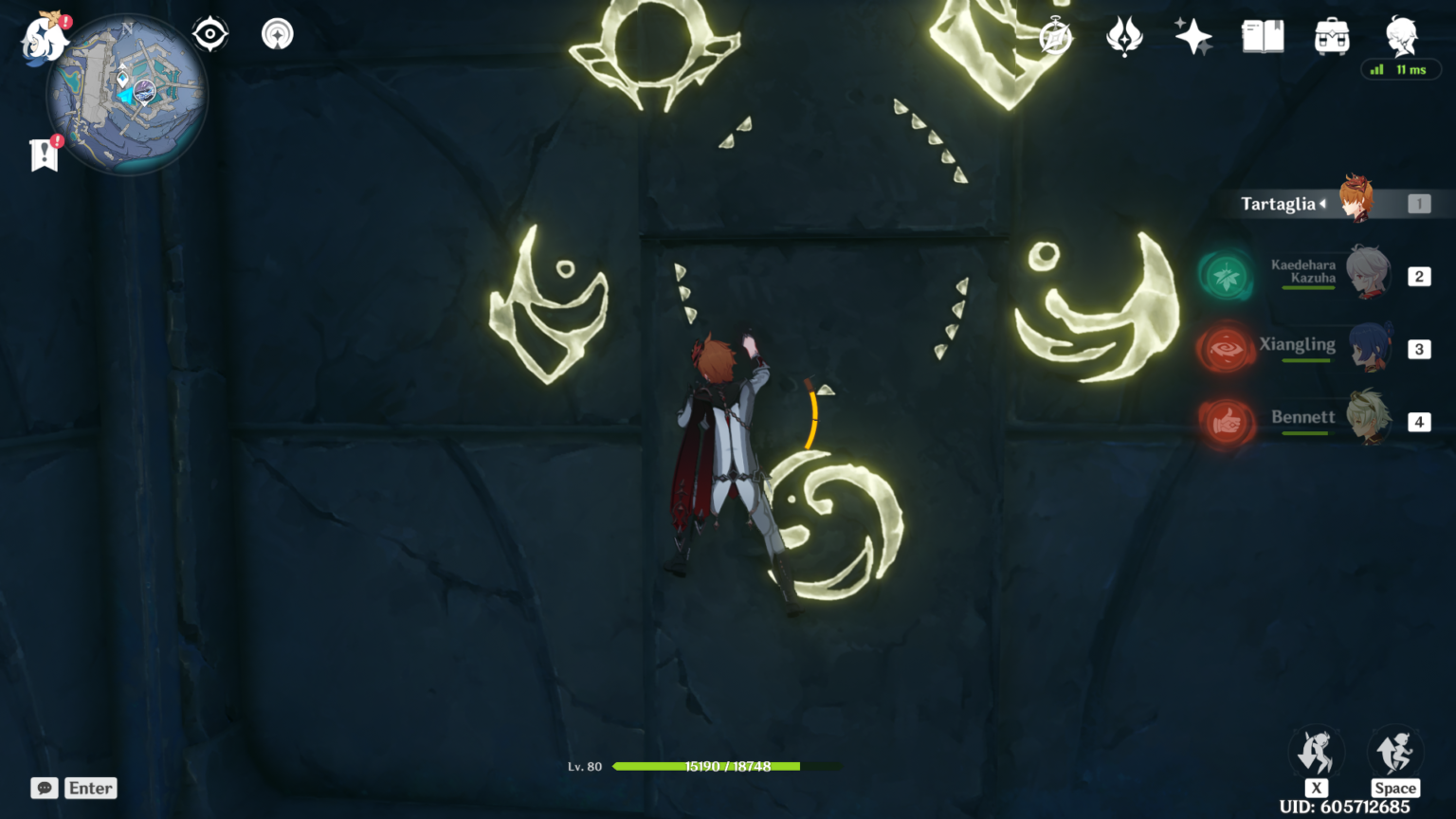Open the Battle Pass wings icon
Viewport: 1456px width, 819px height.
1124,36
